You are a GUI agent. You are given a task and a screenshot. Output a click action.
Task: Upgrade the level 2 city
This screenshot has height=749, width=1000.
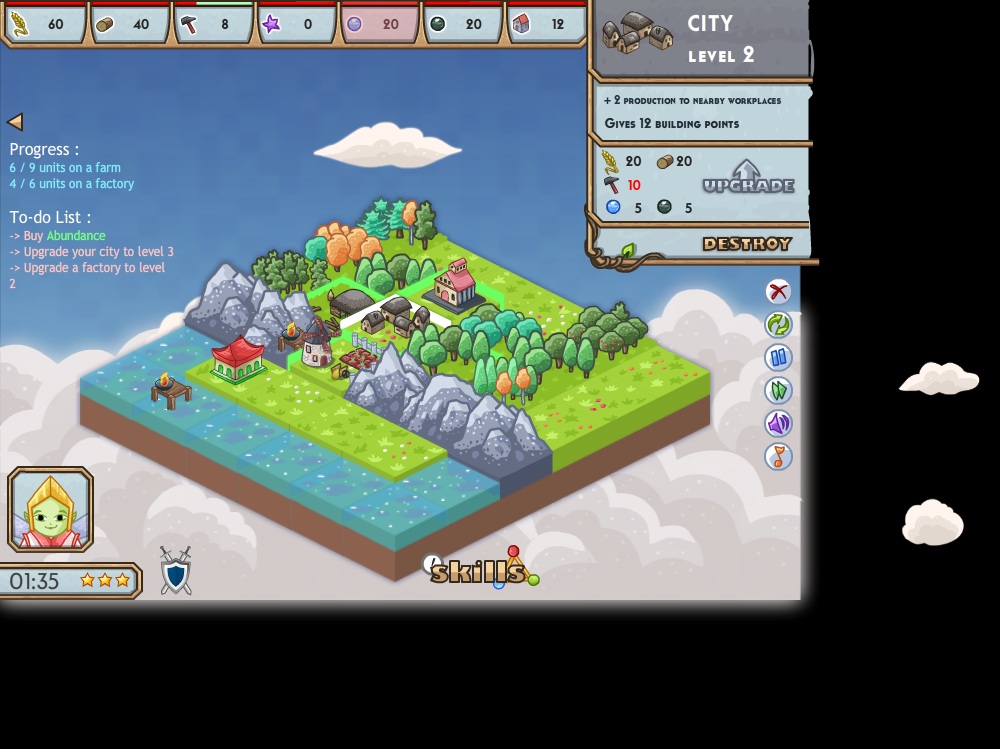click(747, 178)
